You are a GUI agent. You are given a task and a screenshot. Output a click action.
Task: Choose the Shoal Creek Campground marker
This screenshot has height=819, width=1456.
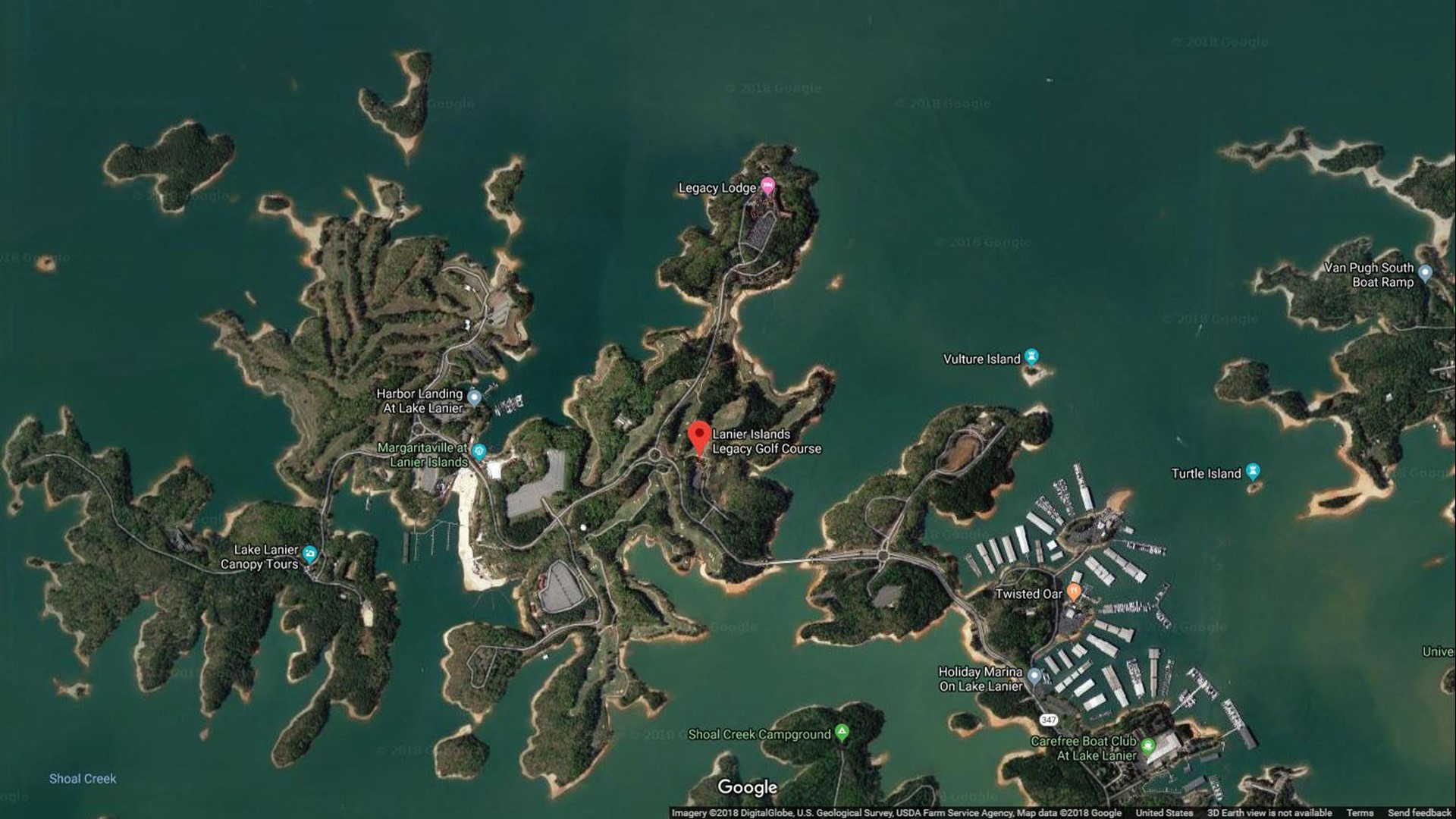[x=842, y=733]
